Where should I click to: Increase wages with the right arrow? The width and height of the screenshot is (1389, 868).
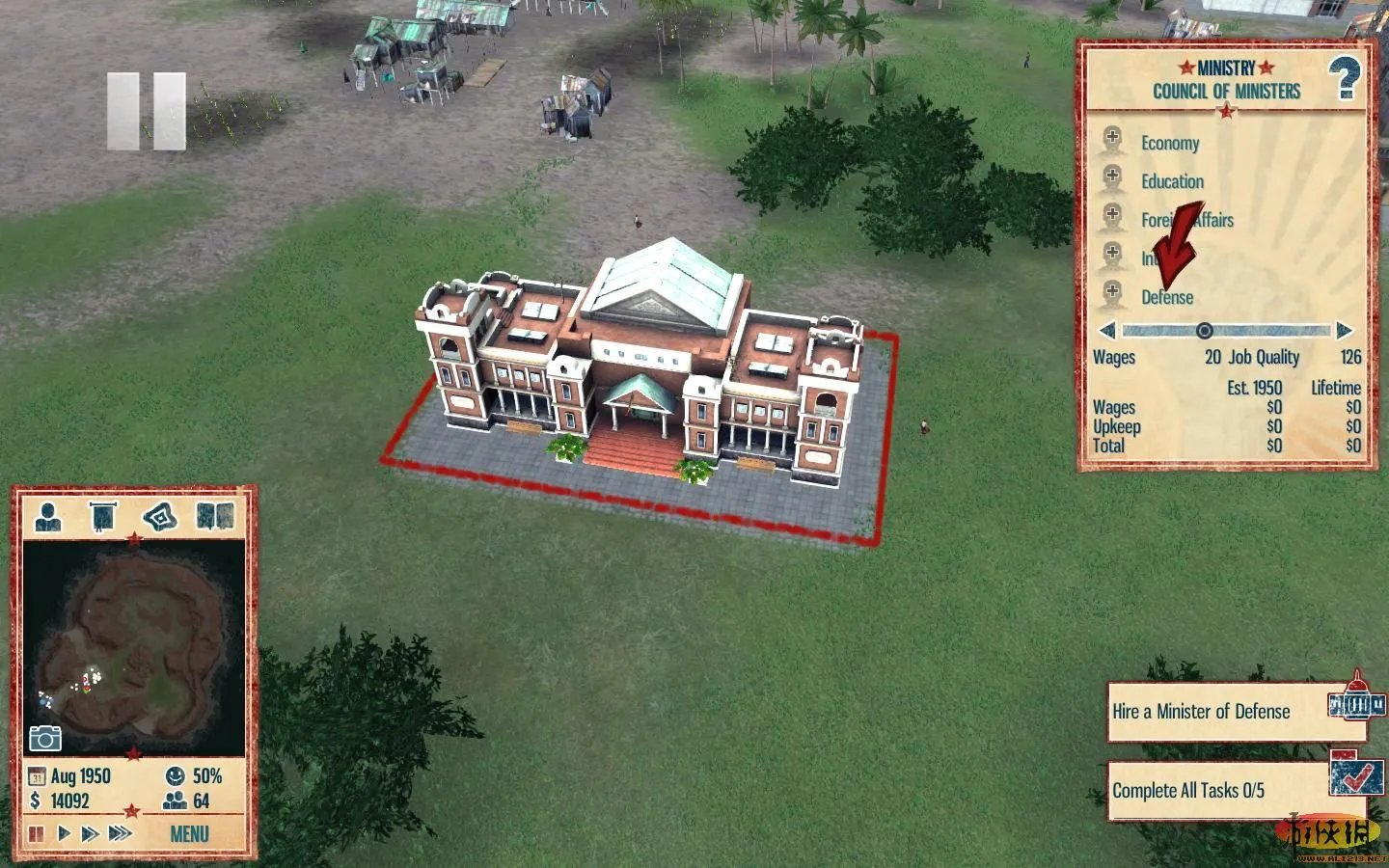[x=1344, y=331]
